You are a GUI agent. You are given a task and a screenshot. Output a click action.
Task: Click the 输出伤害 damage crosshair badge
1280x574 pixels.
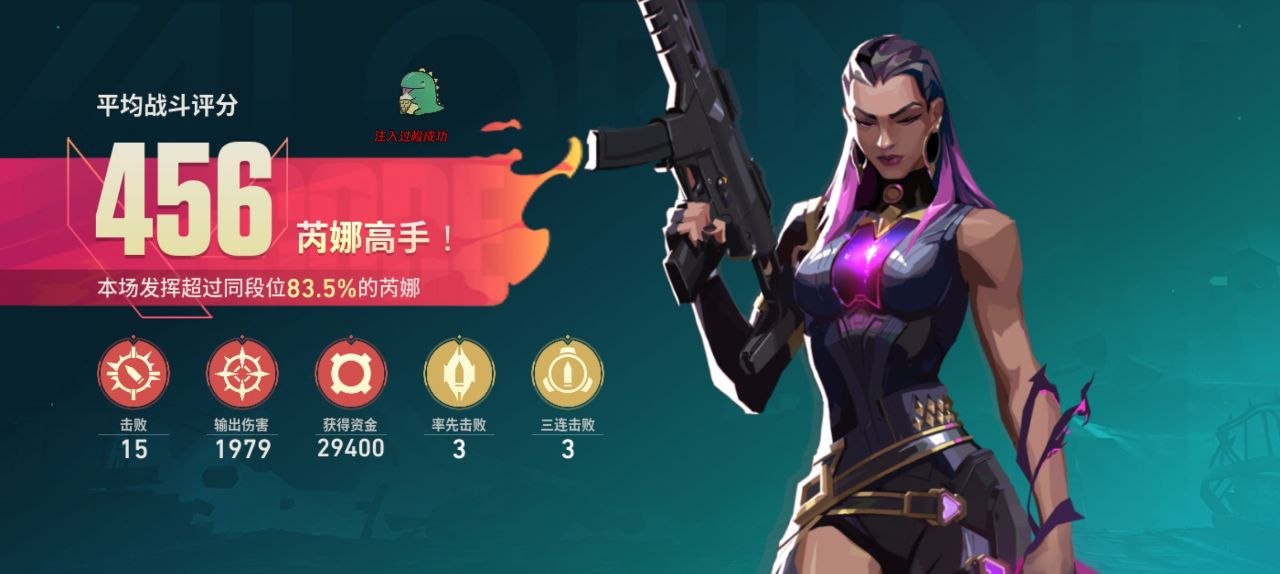click(242, 373)
